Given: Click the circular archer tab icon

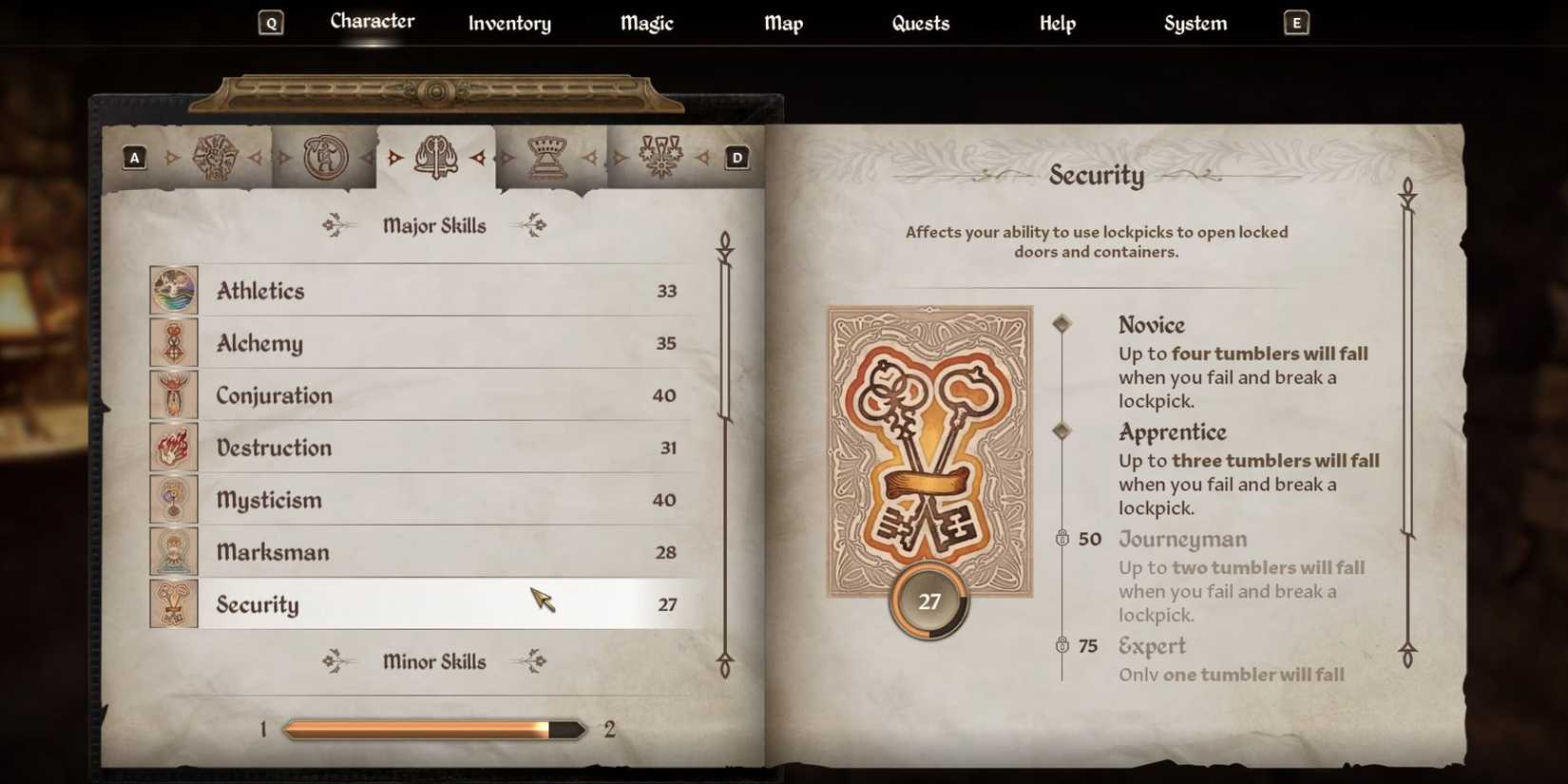Looking at the screenshot, I should (322, 160).
